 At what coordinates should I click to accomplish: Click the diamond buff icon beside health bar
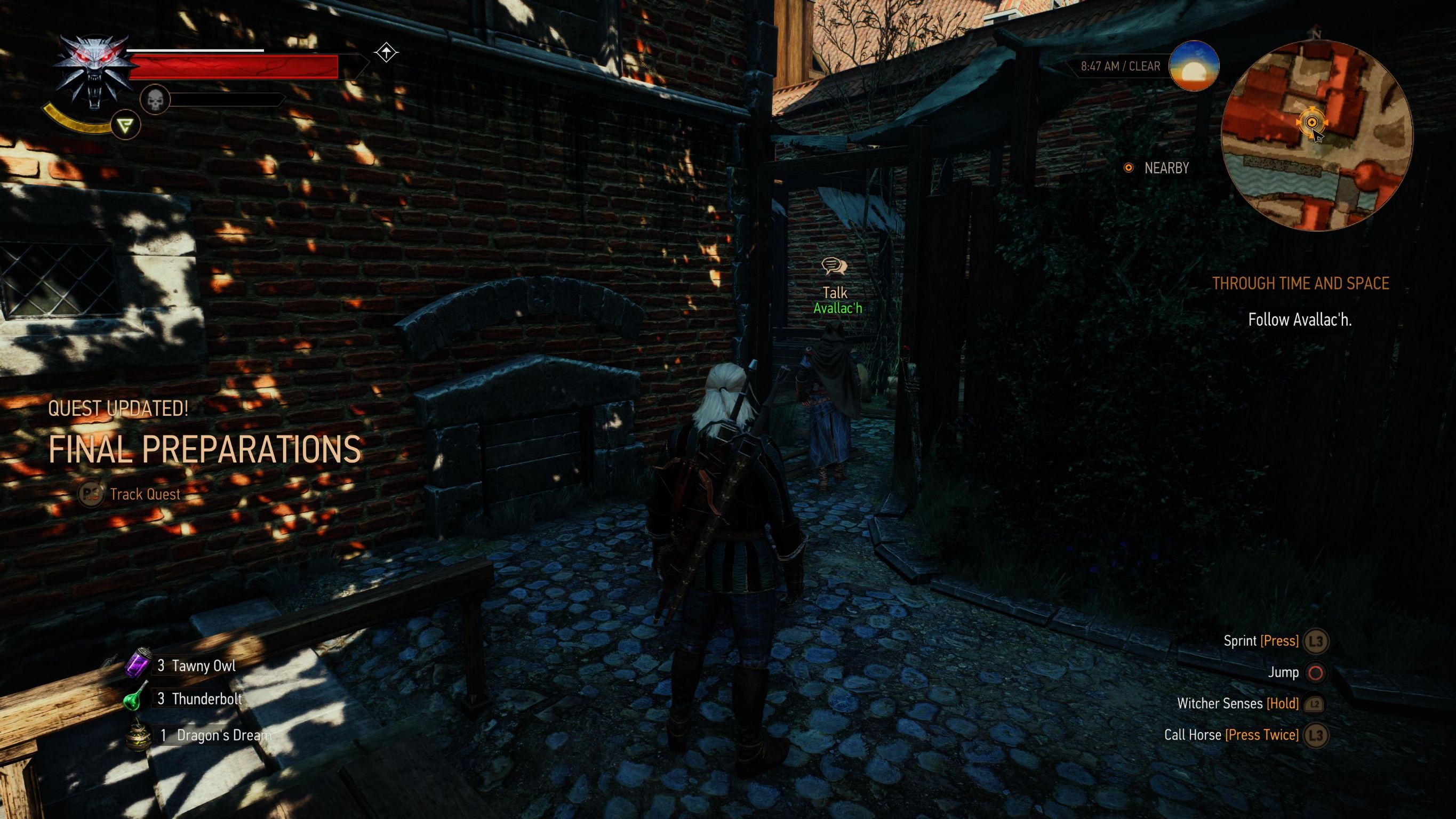pos(386,53)
